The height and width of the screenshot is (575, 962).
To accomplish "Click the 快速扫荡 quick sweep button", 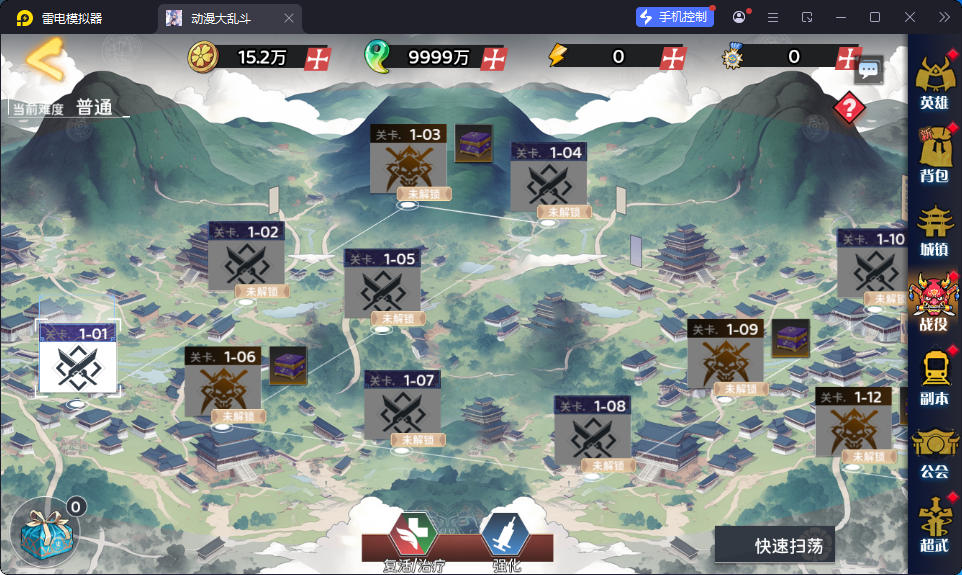I will tap(774, 546).
